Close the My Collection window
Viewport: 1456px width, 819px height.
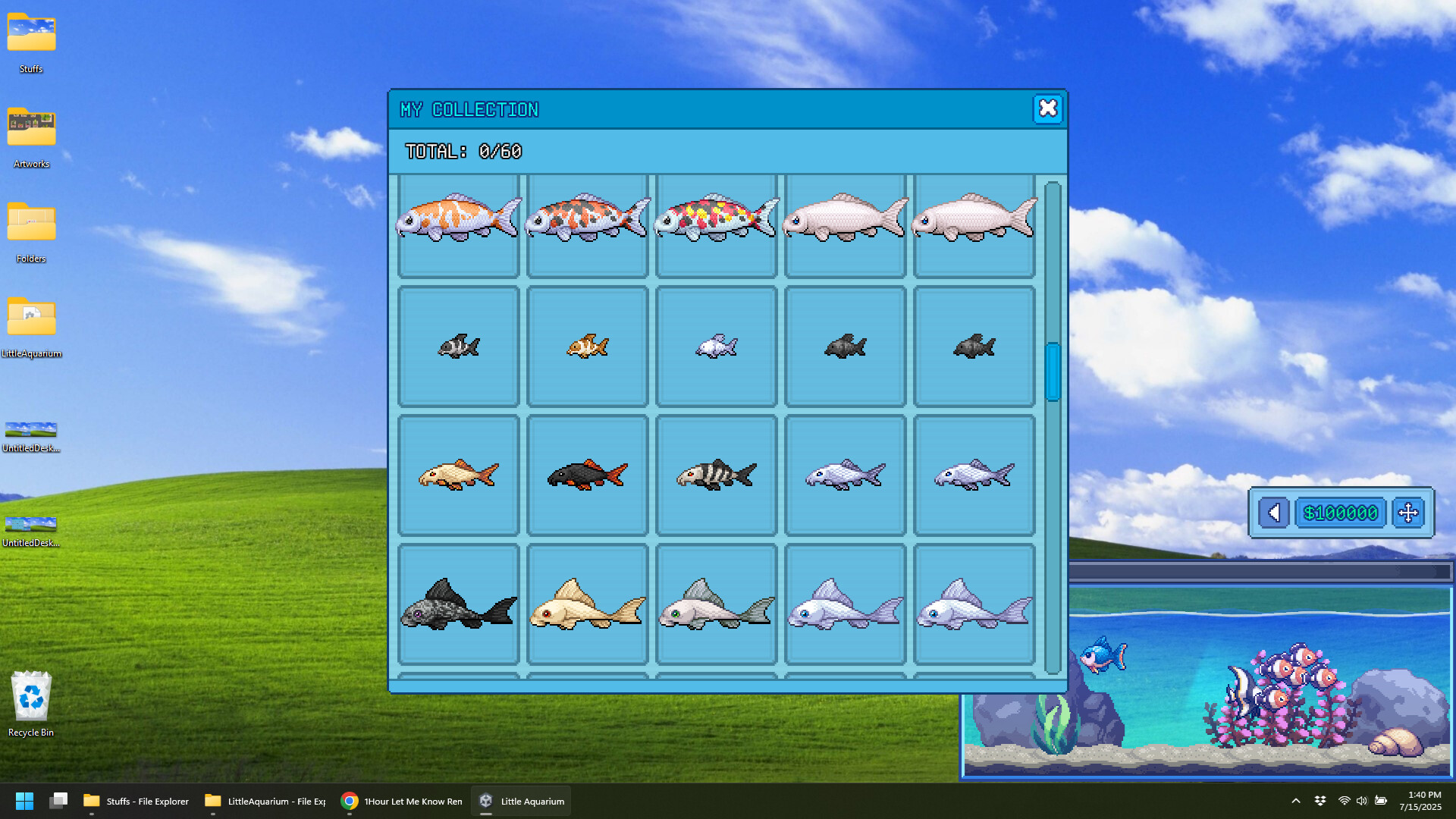click(1048, 109)
